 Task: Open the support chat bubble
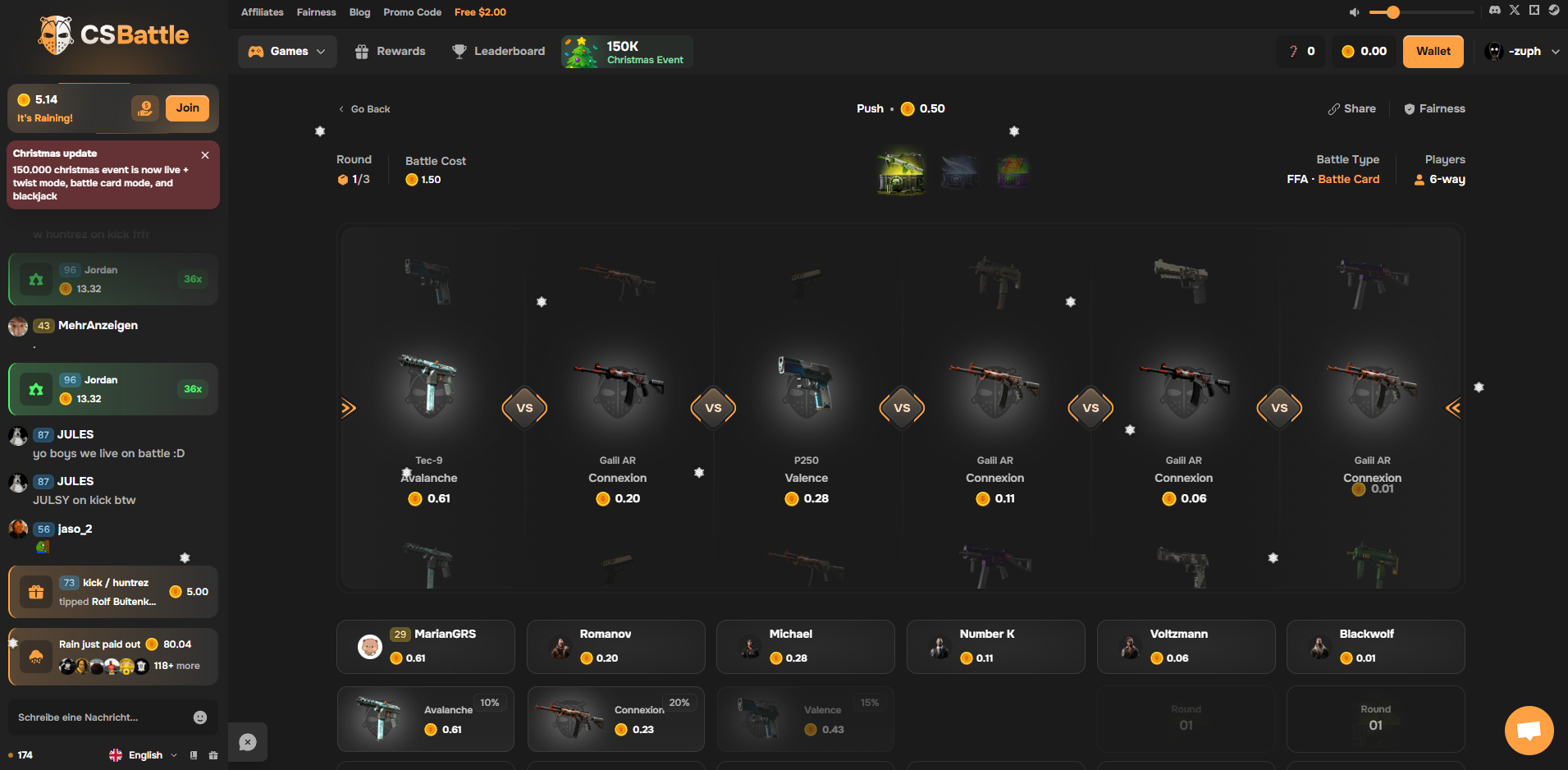[x=1529, y=730]
